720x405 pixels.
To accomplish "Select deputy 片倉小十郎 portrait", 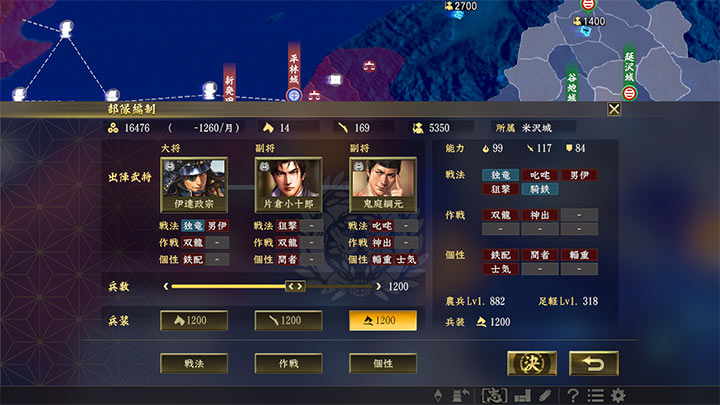I will click(x=287, y=186).
